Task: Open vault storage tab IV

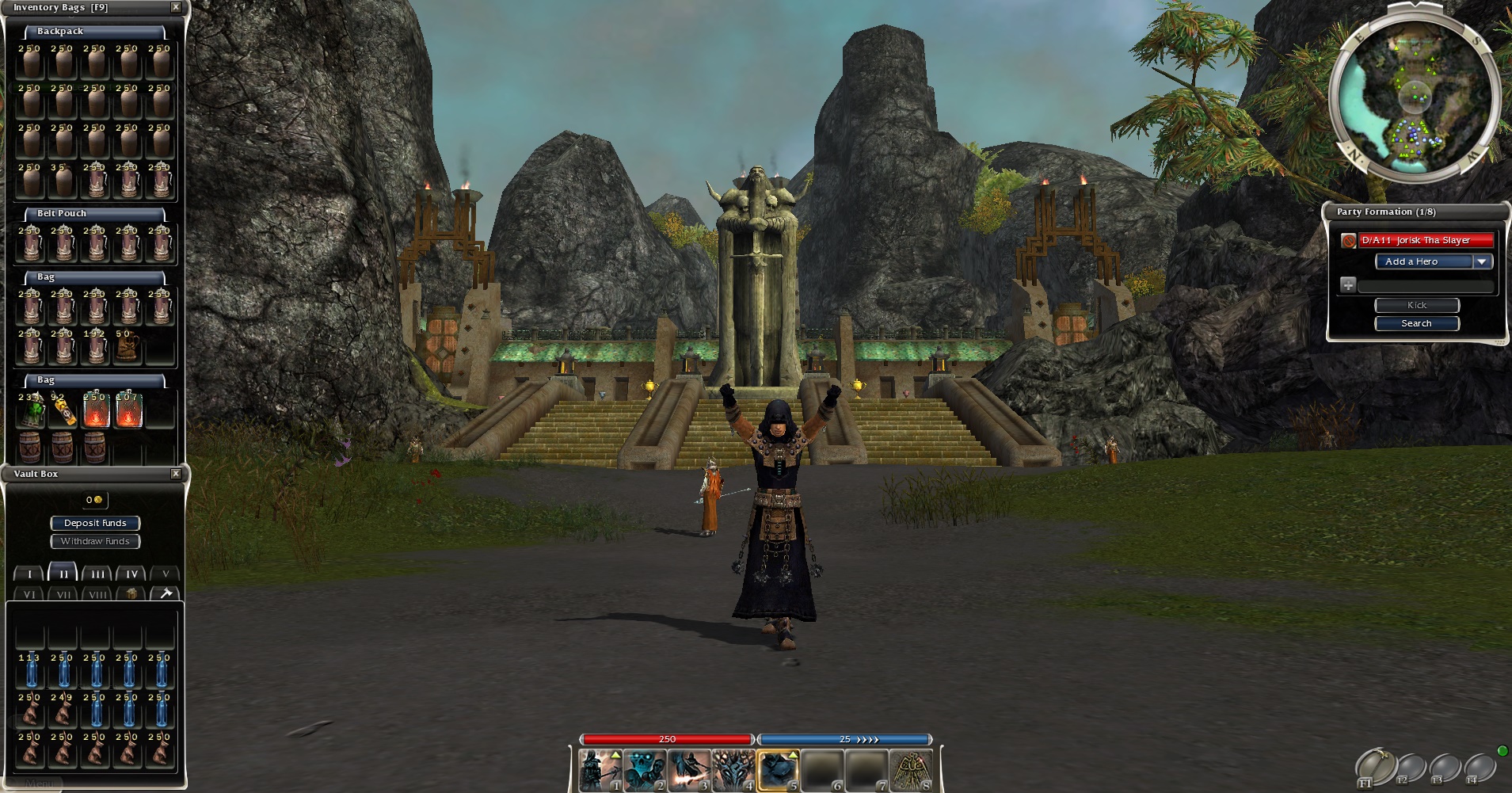Action: [x=131, y=574]
